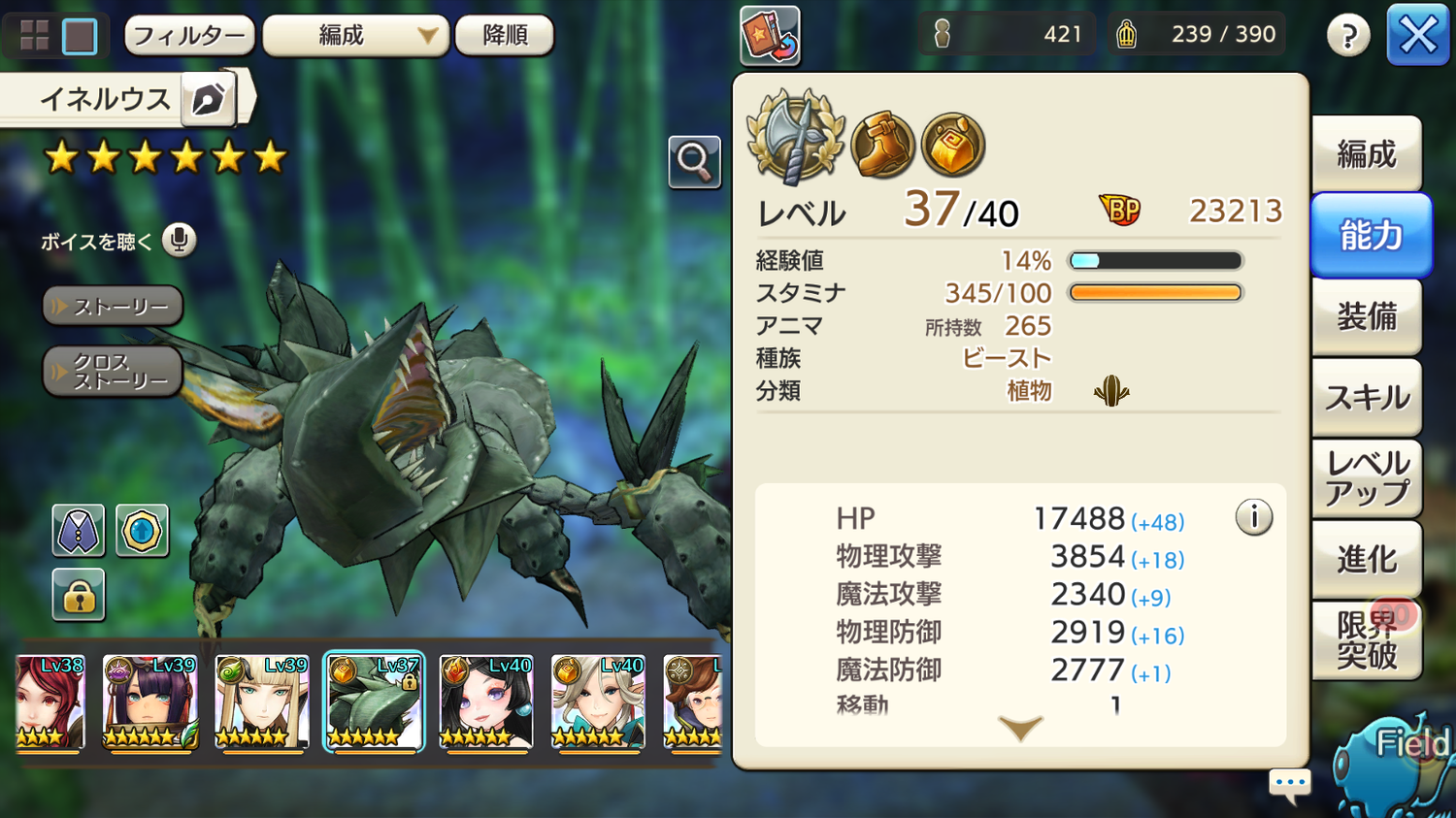Switch to the grid view icon
1456x818 pixels.
(35, 36)
